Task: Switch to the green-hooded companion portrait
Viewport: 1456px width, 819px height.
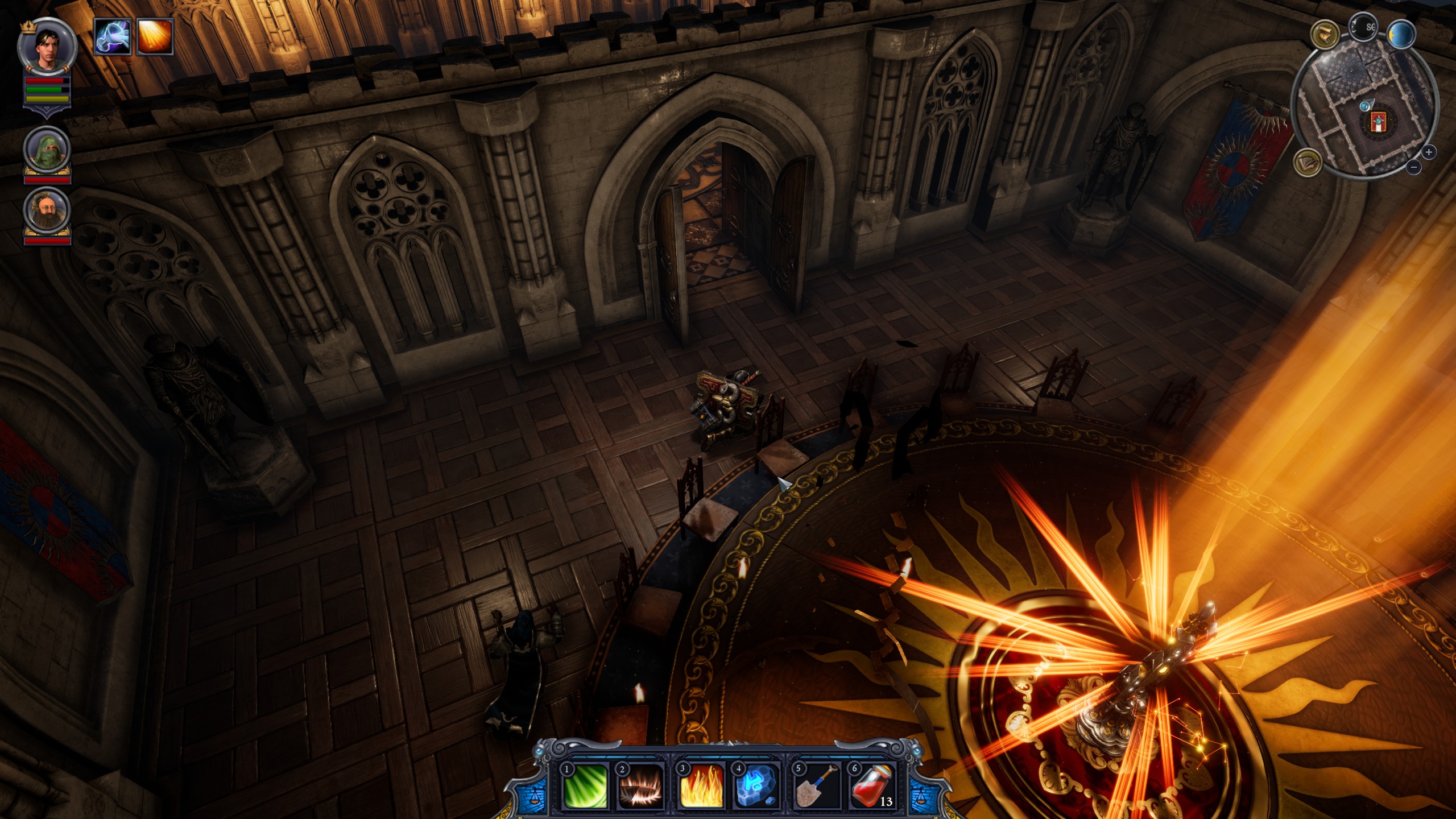Action: 47,150
